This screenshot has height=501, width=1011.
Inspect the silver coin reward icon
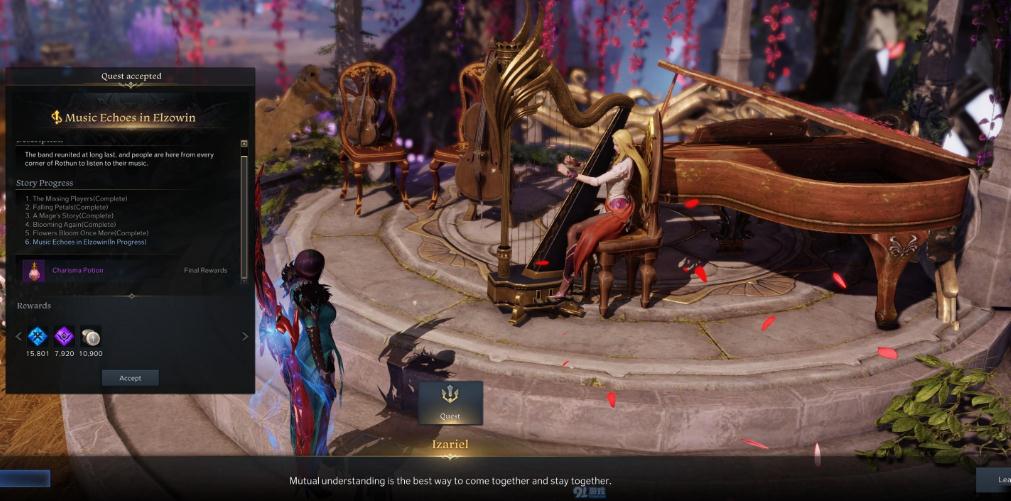[90, 337]
